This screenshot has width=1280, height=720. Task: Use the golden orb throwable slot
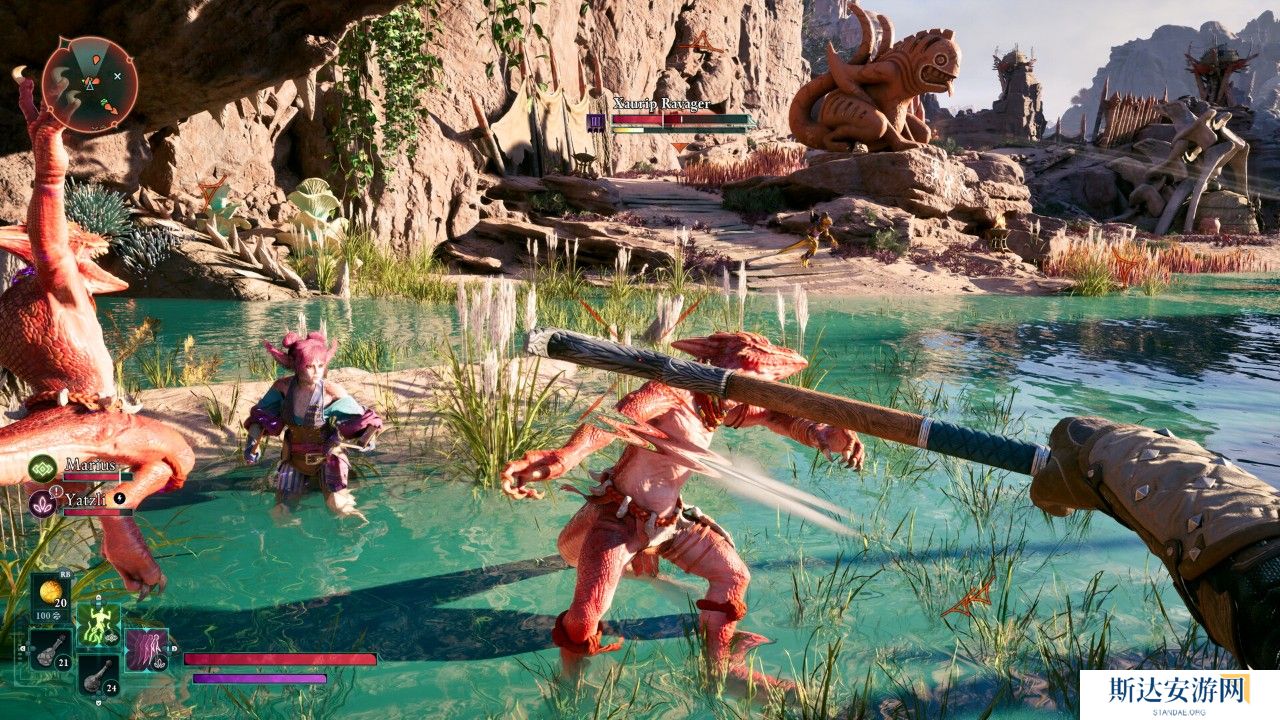click(x=50, y=594)
